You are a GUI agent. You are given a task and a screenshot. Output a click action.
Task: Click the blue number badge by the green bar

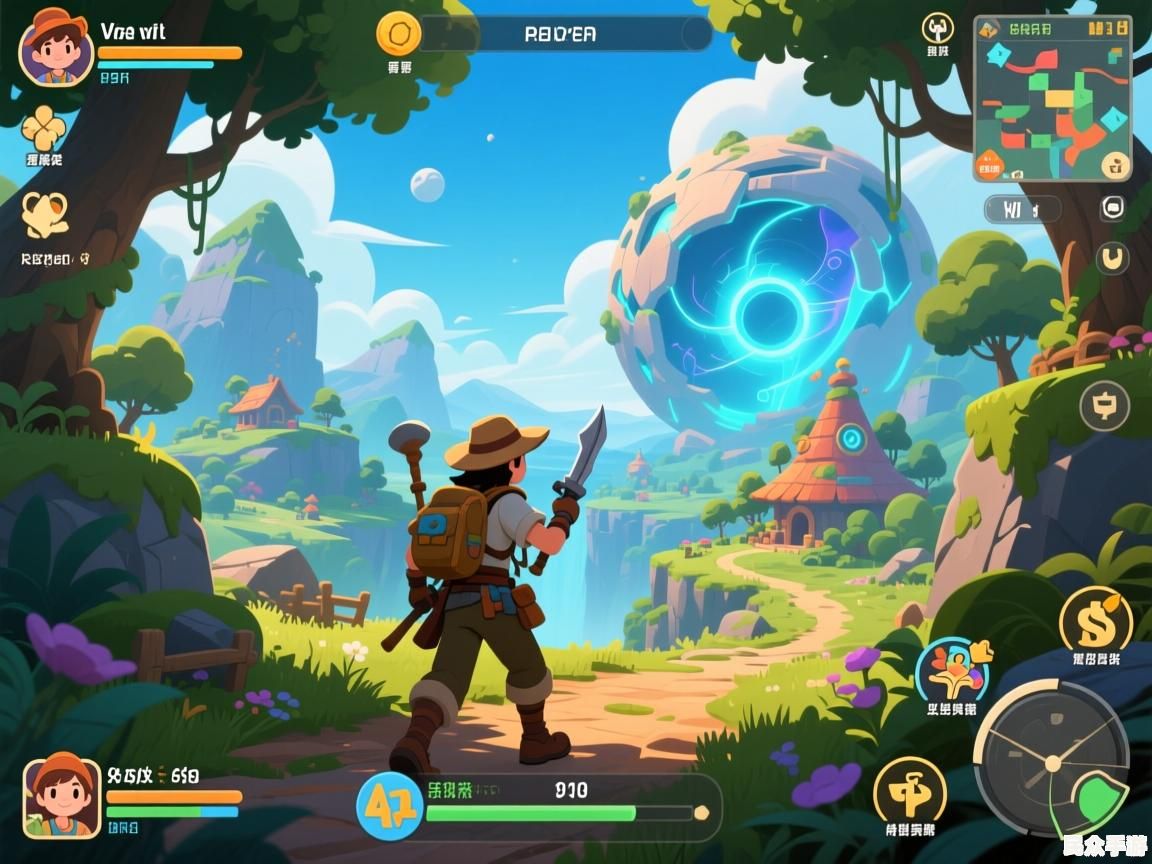pos(389,806)
